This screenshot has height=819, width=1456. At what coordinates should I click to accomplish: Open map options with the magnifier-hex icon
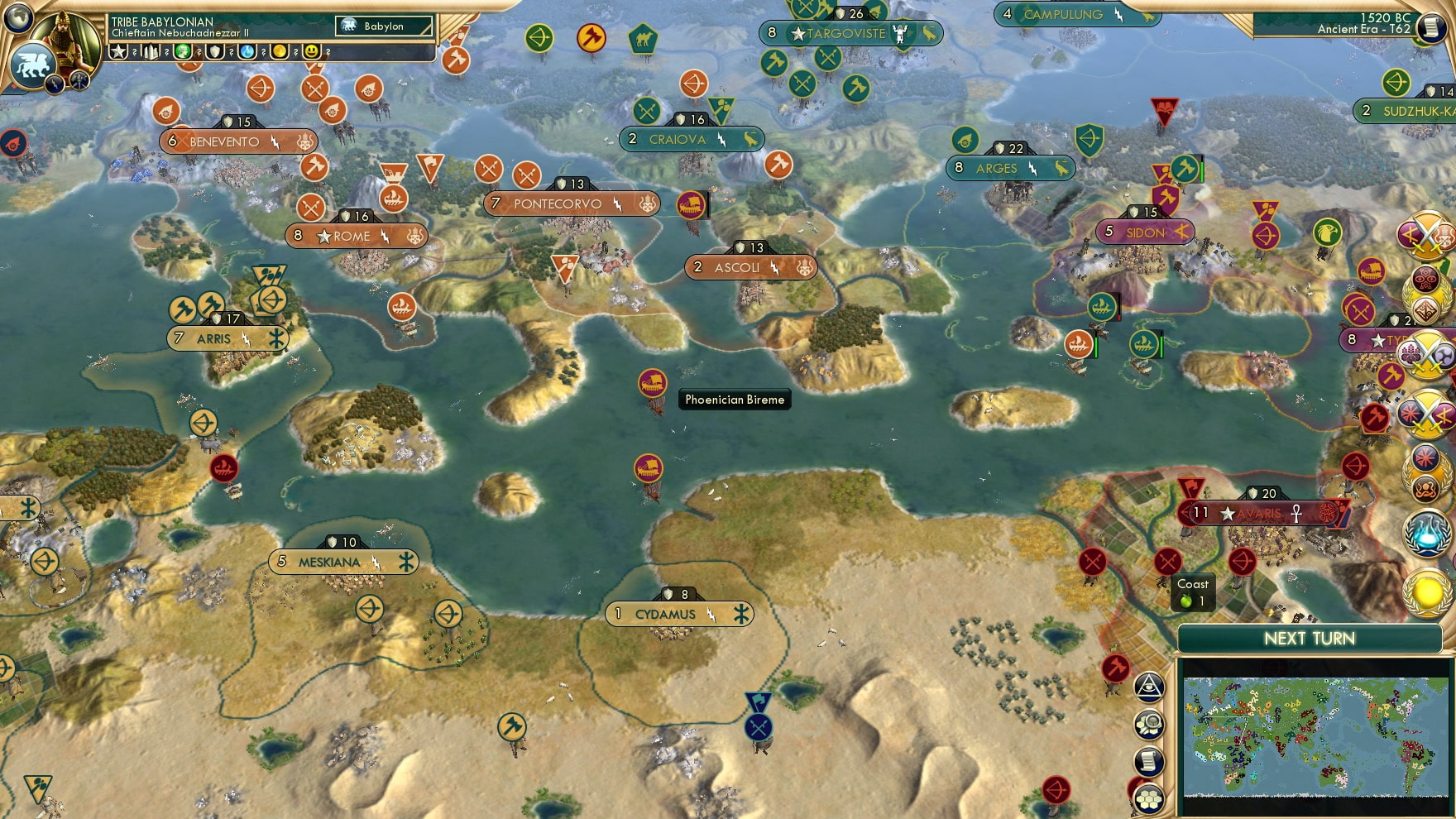click(x=1148, y=724)
